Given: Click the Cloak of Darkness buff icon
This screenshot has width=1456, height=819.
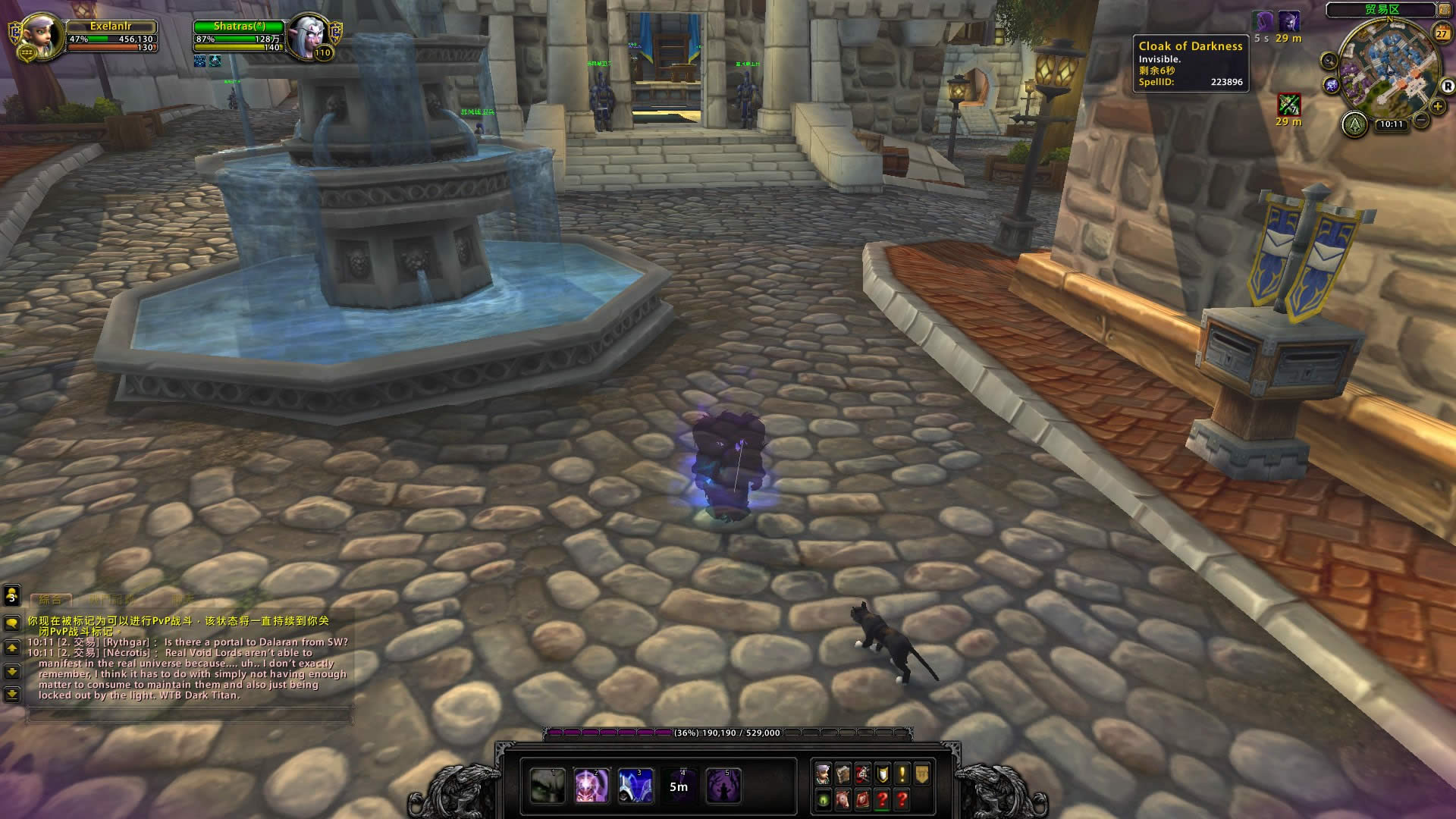Looking at the screenshot, I should coord(1263,21).
